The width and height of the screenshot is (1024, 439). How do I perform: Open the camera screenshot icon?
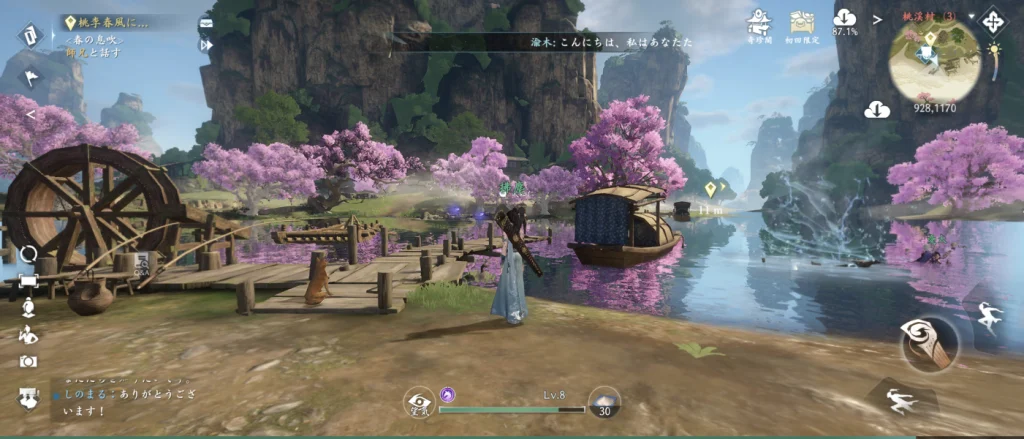pyautogui.click(x=29, y=361)
